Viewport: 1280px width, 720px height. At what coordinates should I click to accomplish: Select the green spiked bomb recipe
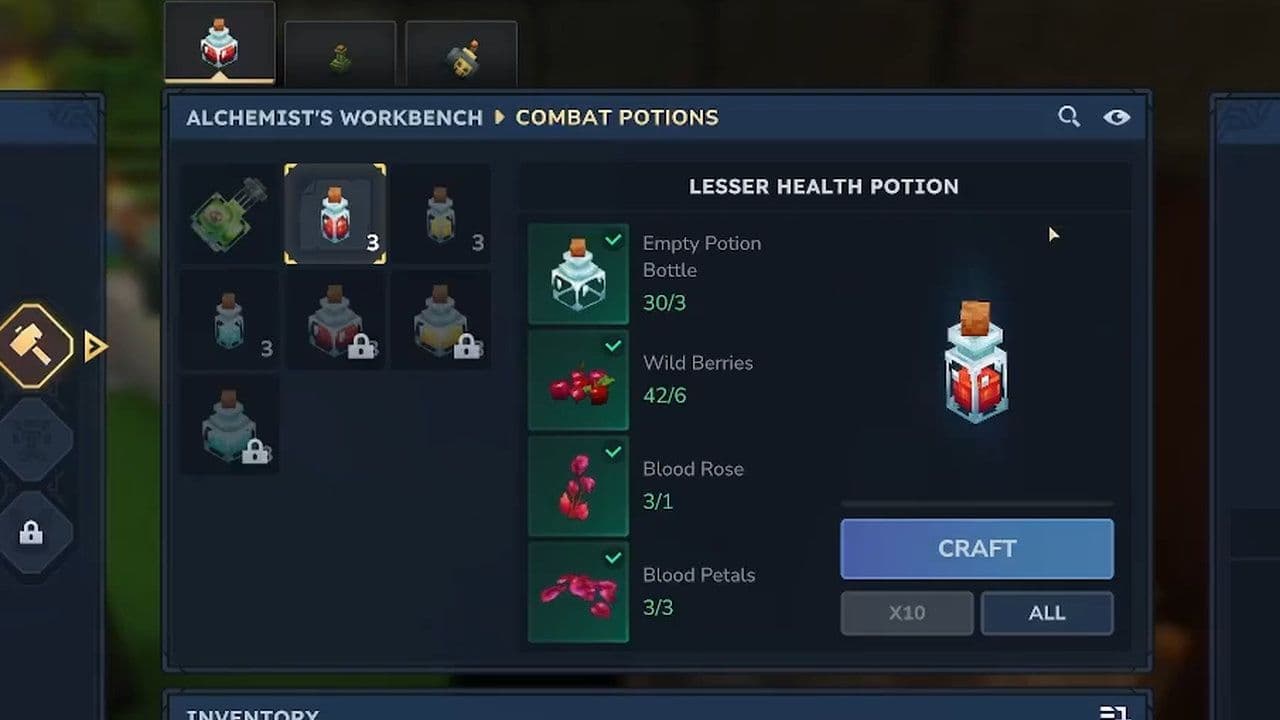tap(230, 214)
